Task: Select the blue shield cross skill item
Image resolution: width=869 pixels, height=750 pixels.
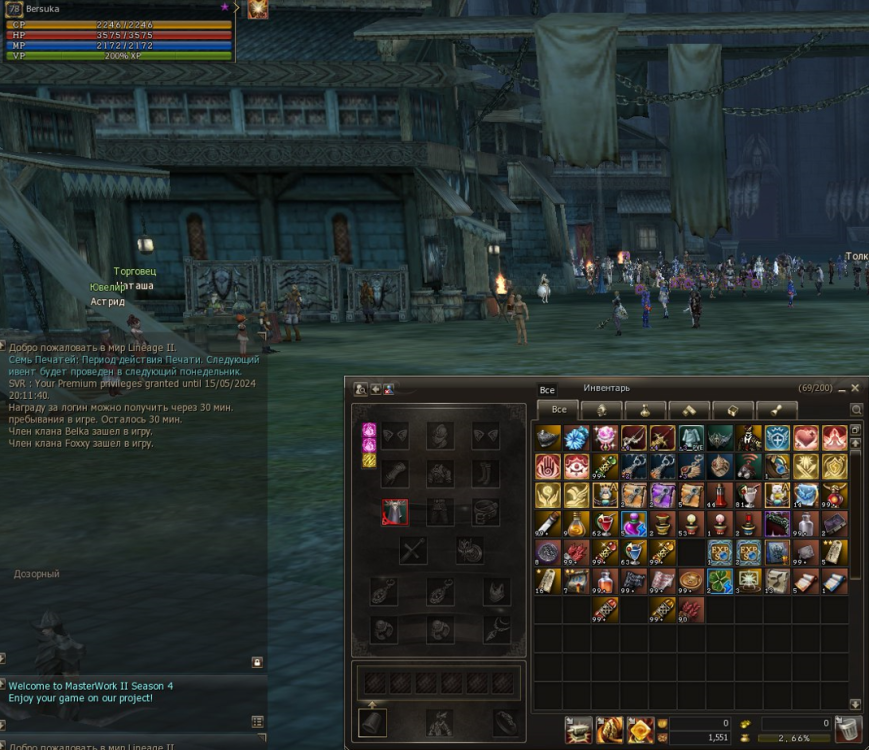Action: click(x=777, y=438)
